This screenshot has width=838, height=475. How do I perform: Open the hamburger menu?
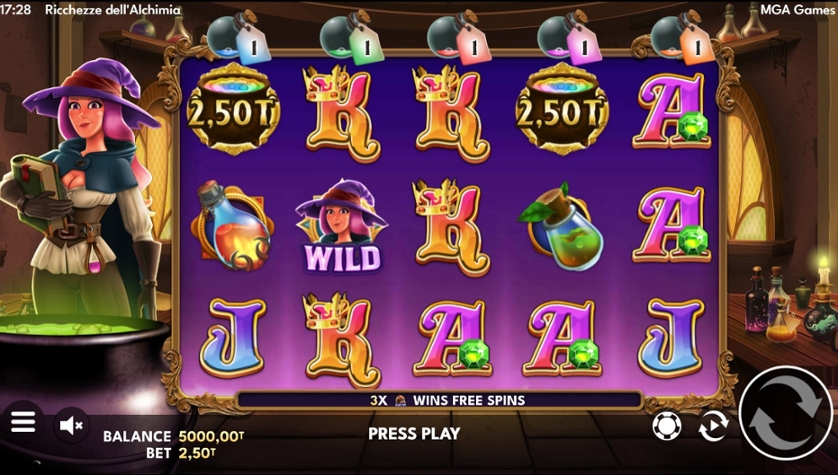point(23,422)
